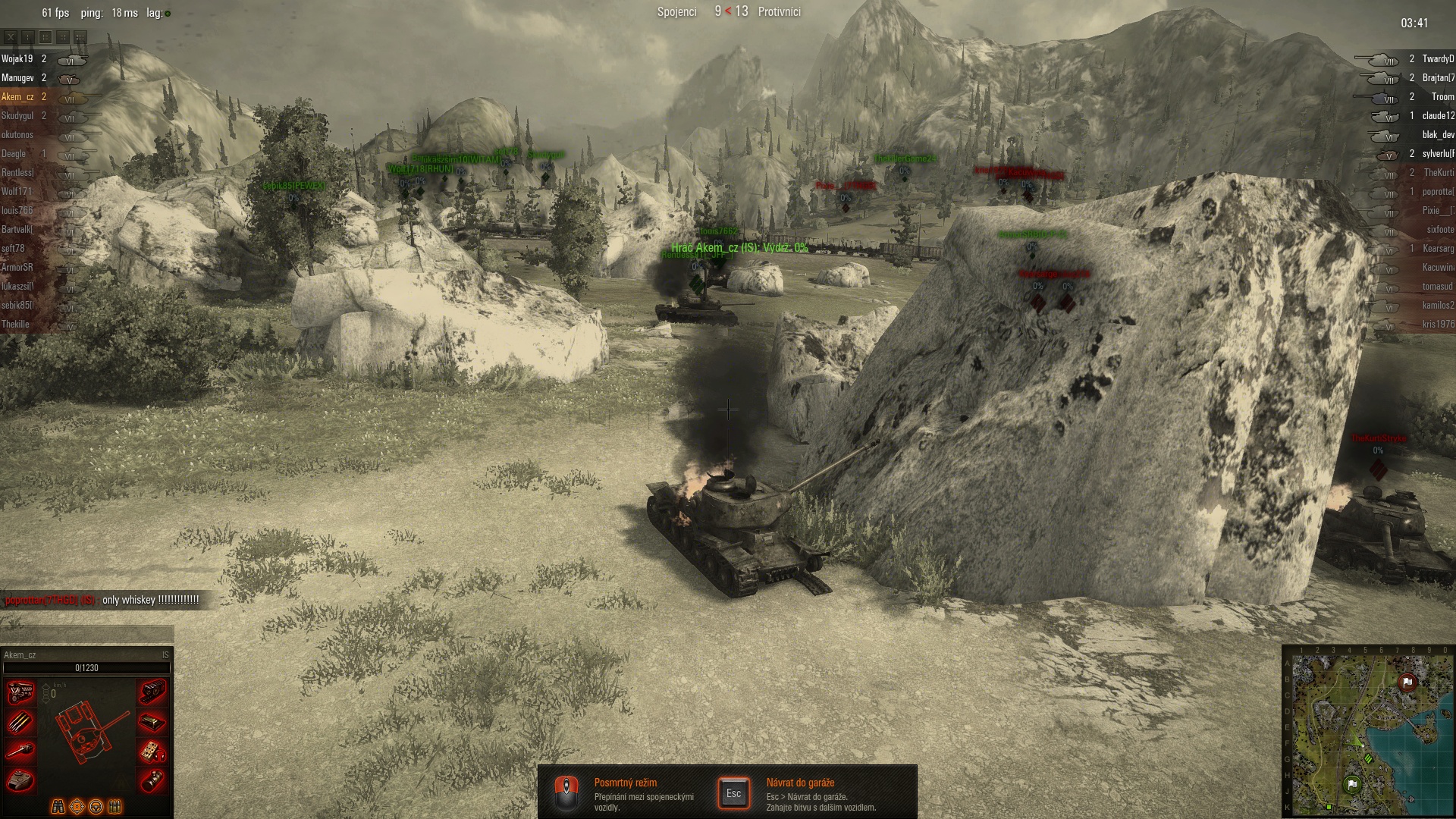Select Wojak19 in the allied team list
The width and height of the screenshot is (1456, 819).
point(17,59)
